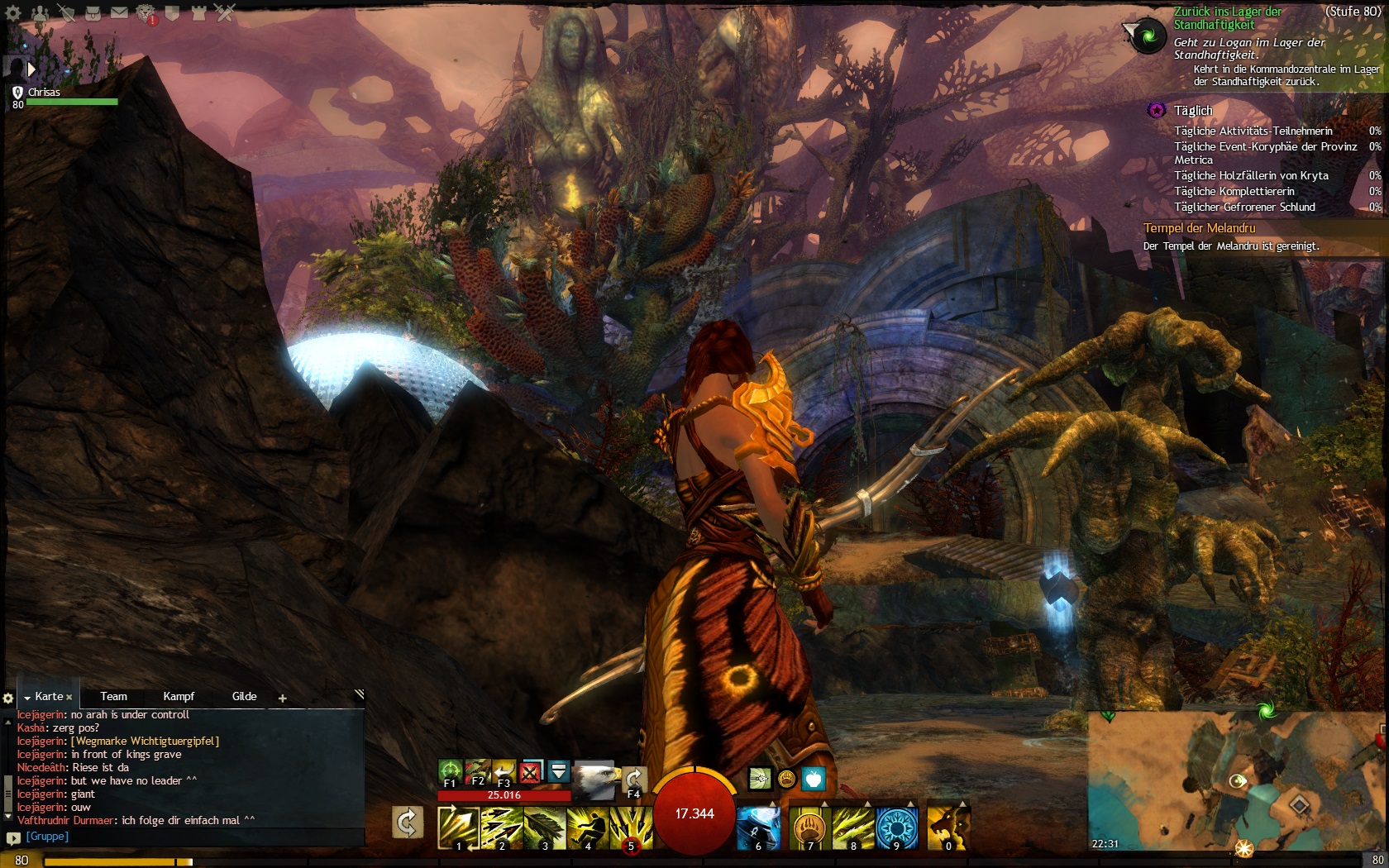Swap pets with the F4 arrow button
Image resolution: width=1389 pixels, height=868 pixels.
tap(634, 780)
